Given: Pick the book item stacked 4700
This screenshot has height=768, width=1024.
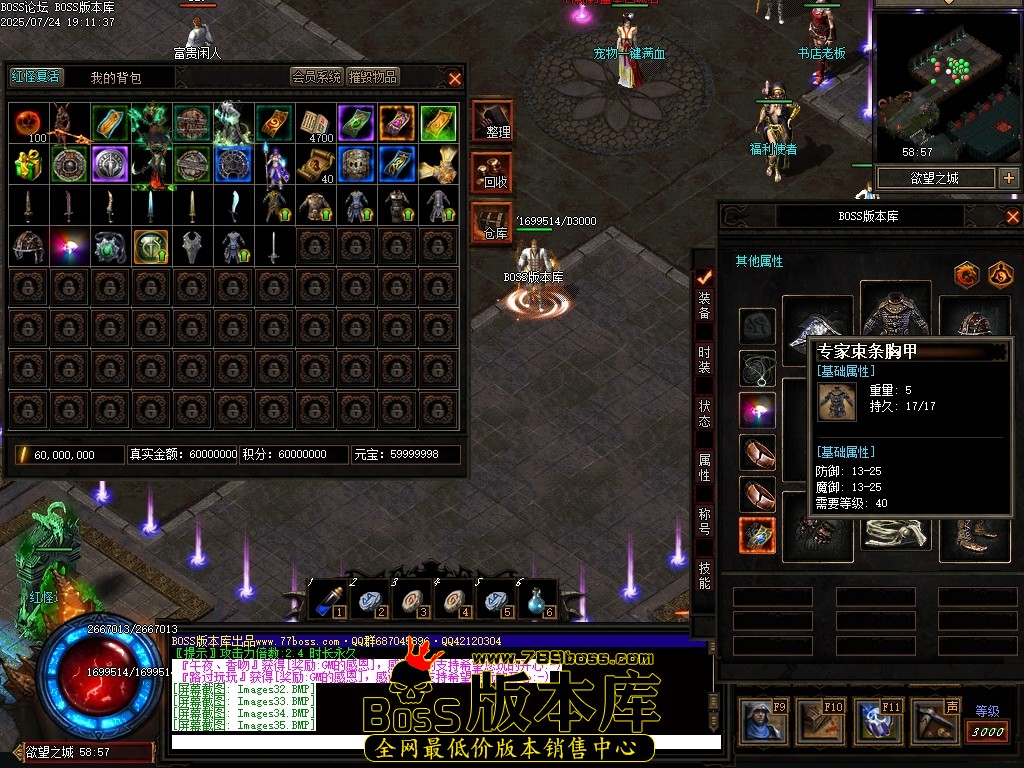Looking at the screenshot, I should pos(316,123).
